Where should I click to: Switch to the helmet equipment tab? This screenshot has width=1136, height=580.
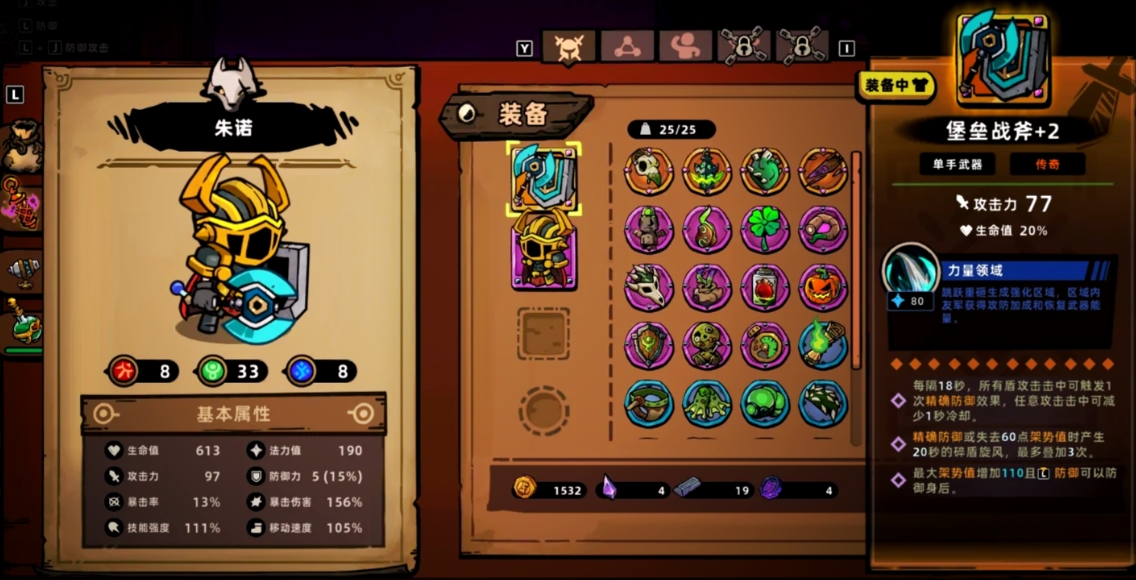(x=568, y=46)
